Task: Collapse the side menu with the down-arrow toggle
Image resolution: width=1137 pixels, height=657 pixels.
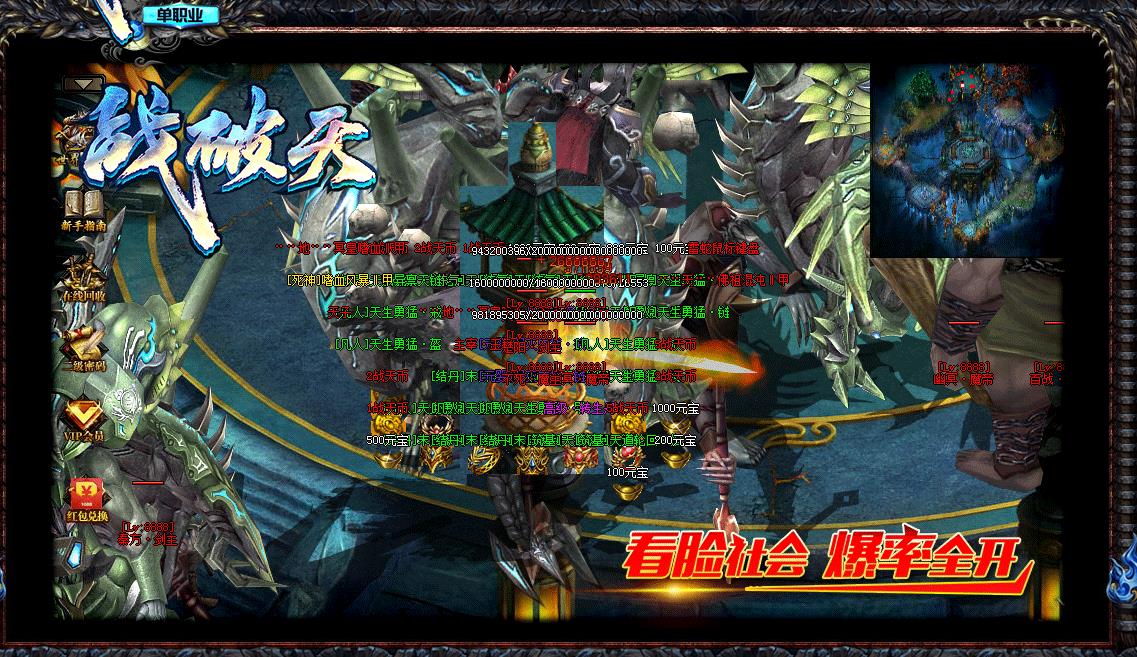Action: (x=84, y=84)
